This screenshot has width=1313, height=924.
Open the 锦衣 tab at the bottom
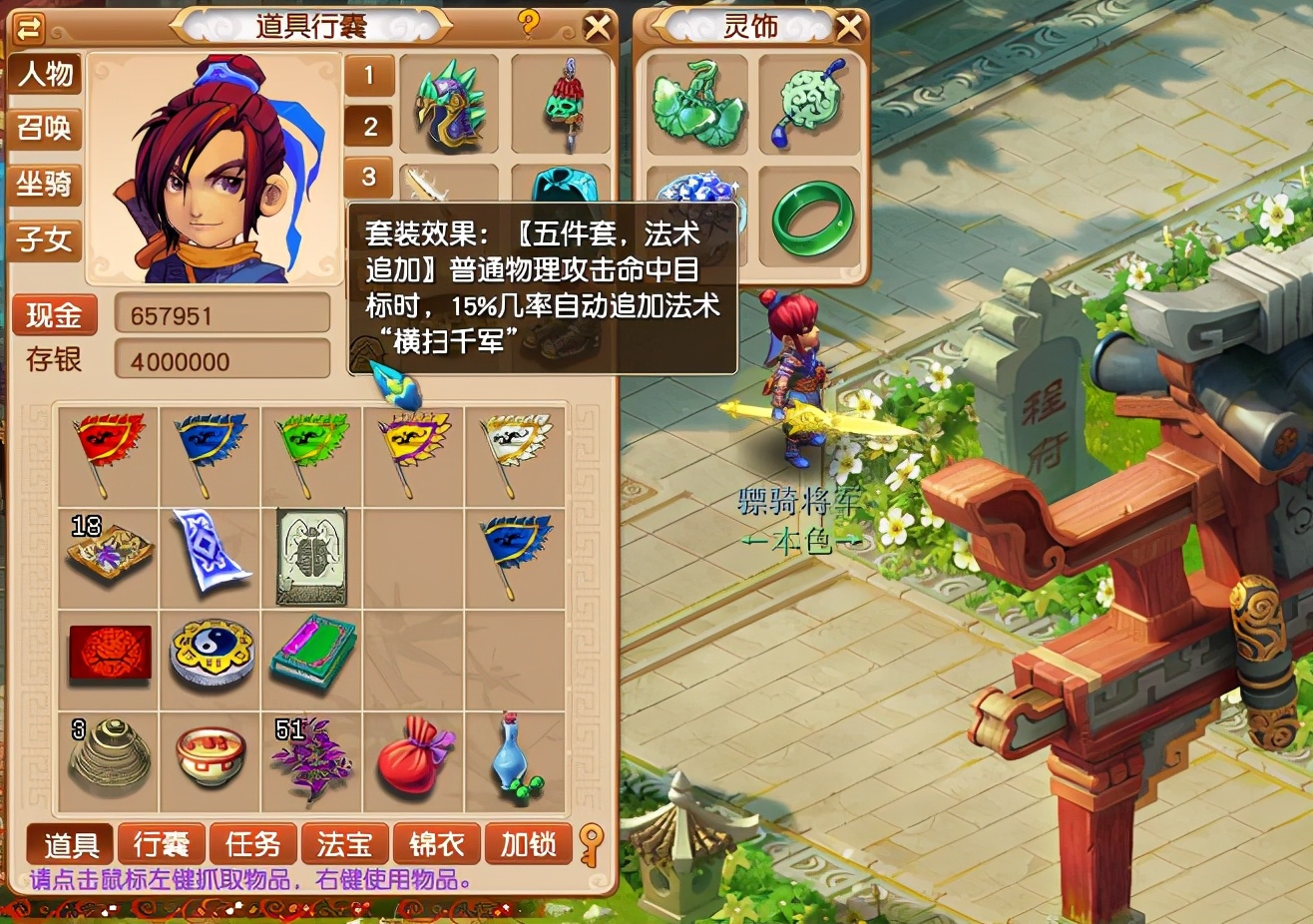point(436,843)
